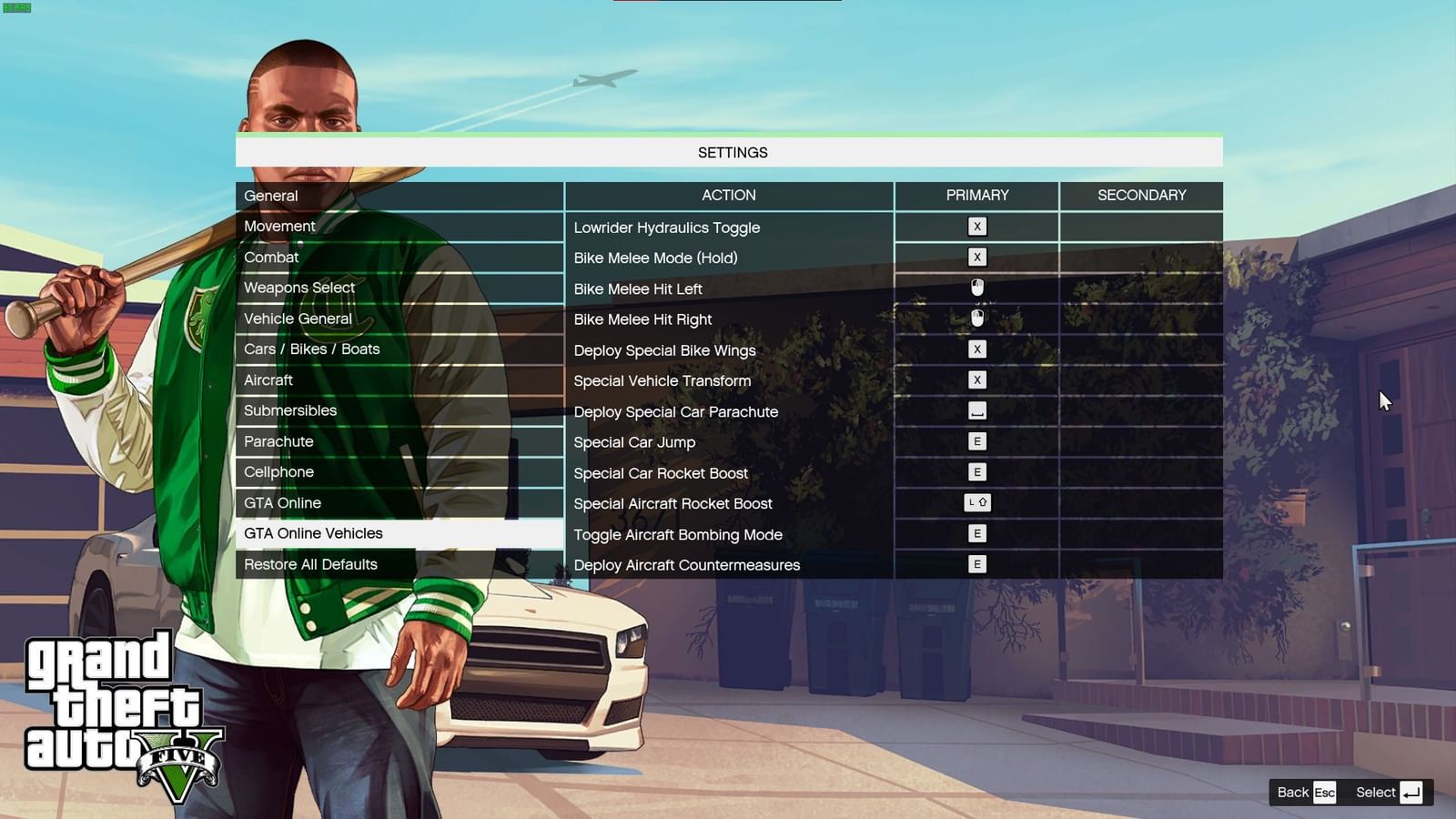
Task: Click the E key binding for Special Car Jump
Action: tap(976, 441)
